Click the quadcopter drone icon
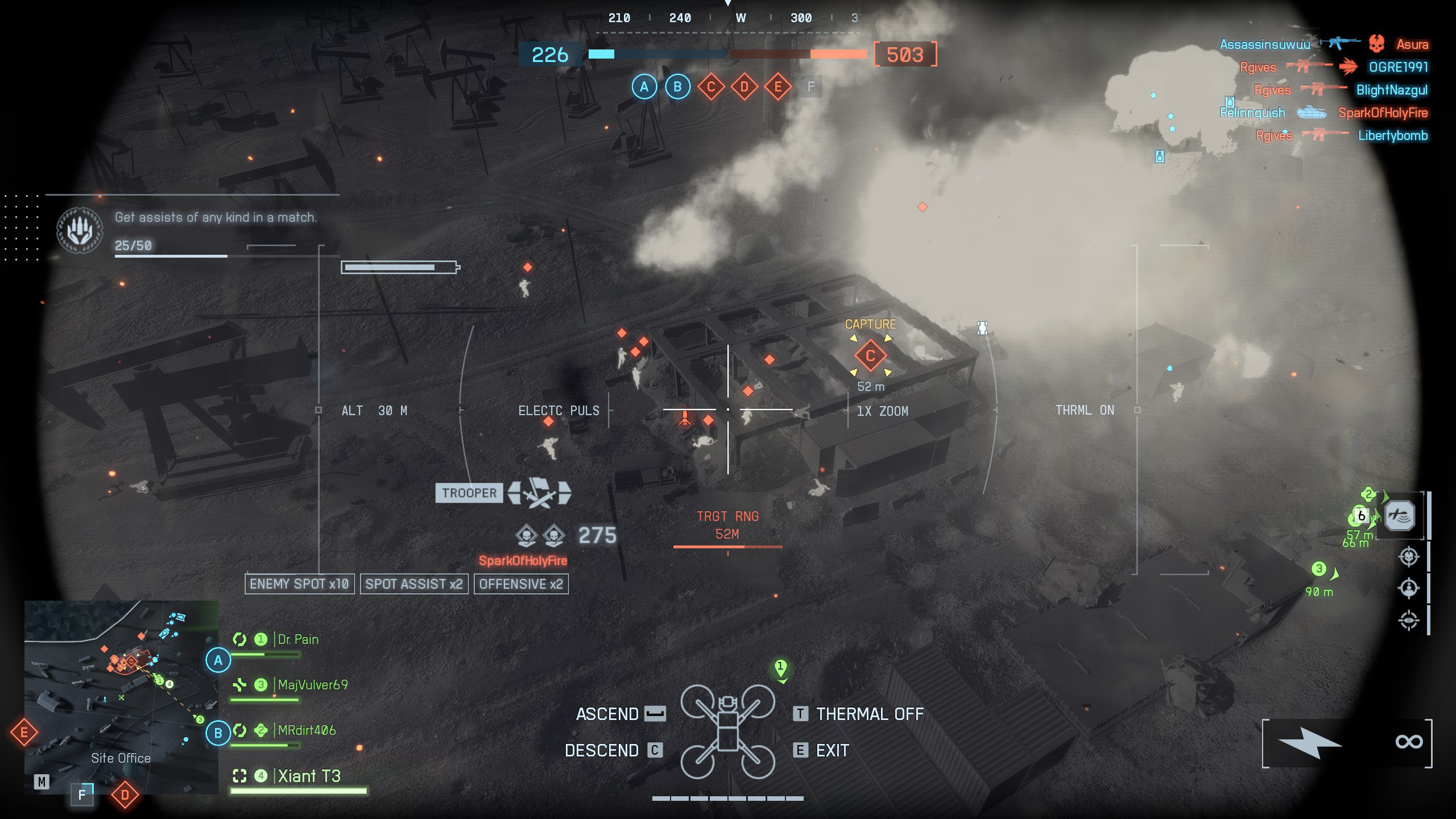This screenshot has width=1456, height=819. pos(727,731)
